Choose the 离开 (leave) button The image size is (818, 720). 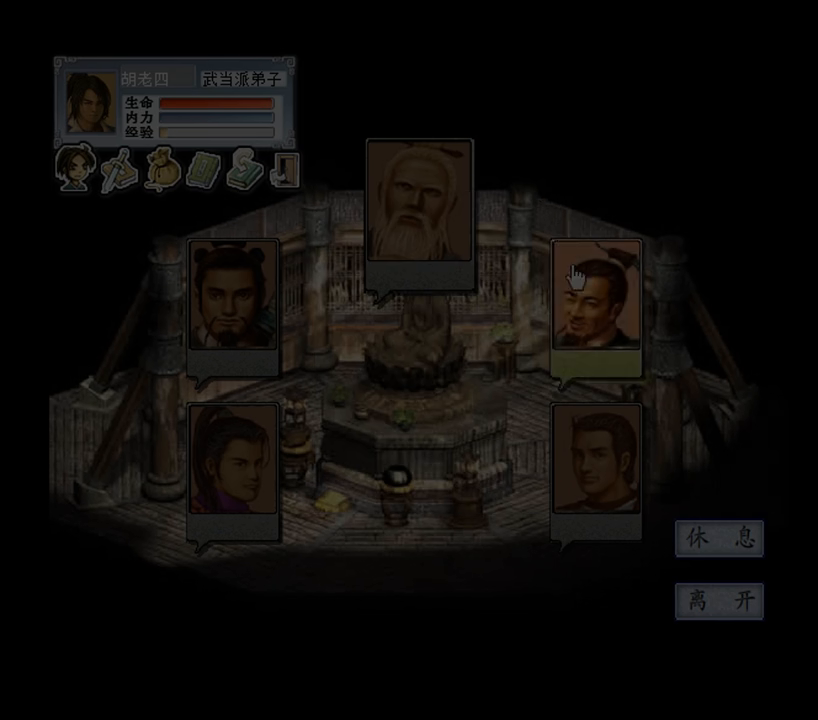pos(719,601)
